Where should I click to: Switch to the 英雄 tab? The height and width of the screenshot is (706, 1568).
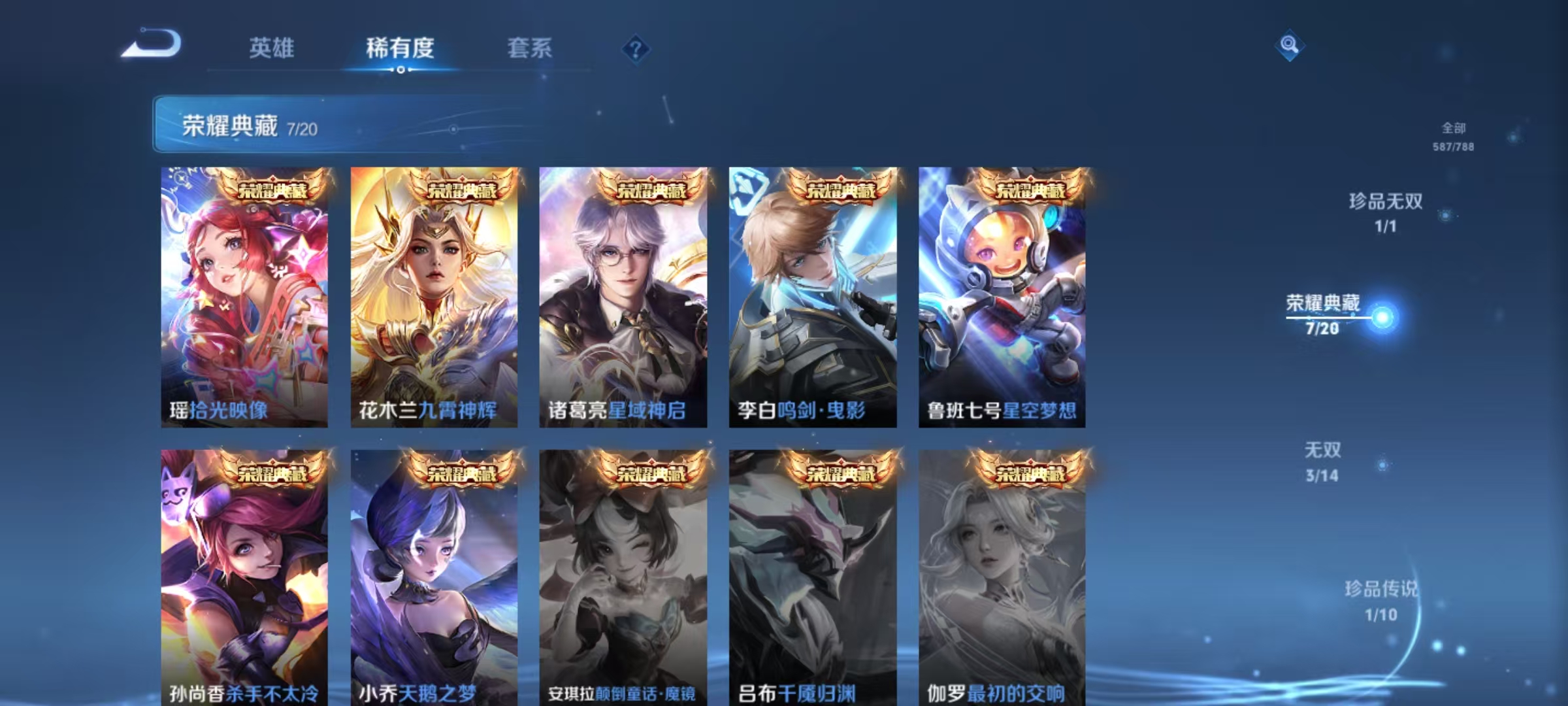point(270,48)
